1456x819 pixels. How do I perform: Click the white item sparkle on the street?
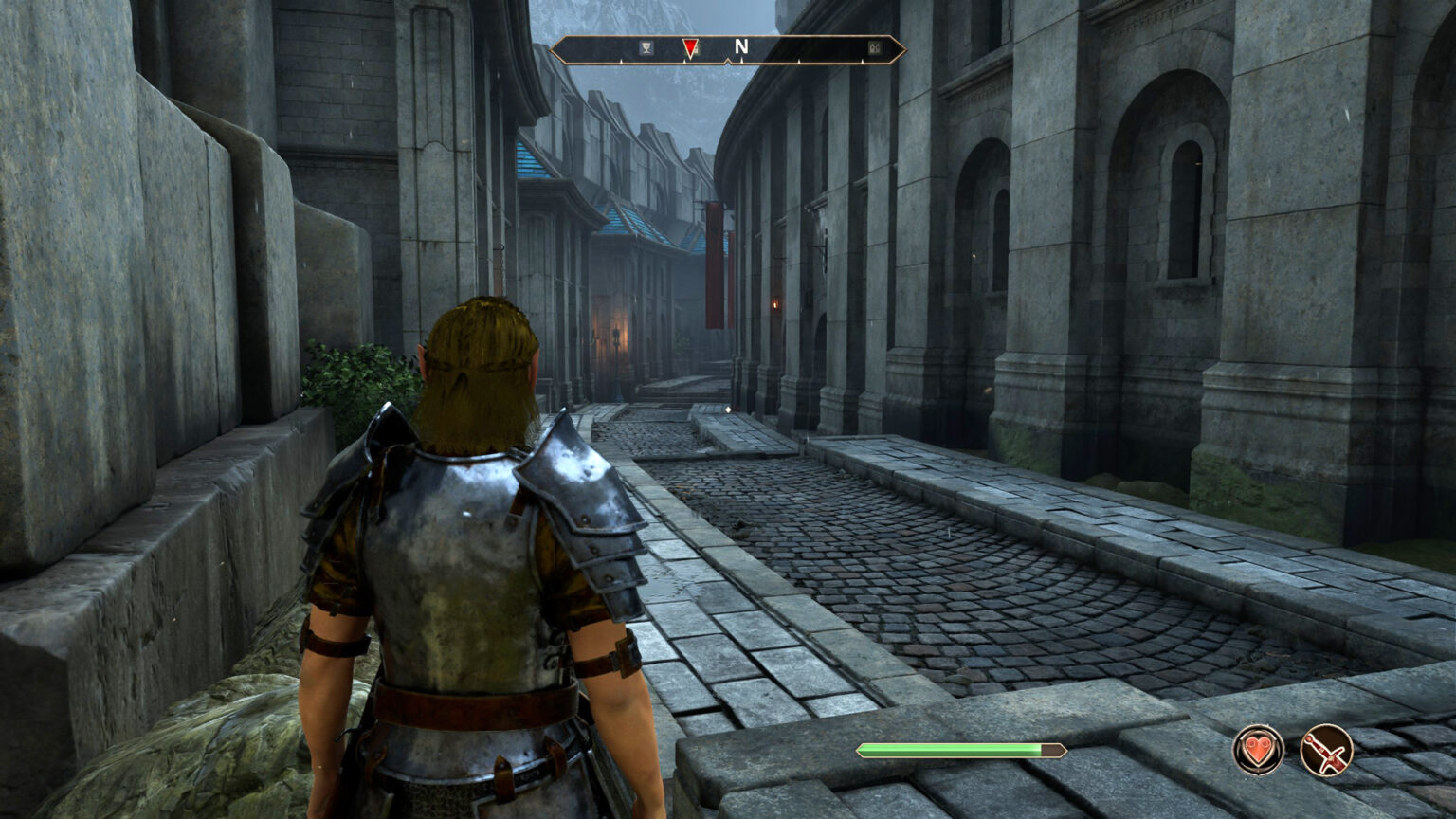726,409
